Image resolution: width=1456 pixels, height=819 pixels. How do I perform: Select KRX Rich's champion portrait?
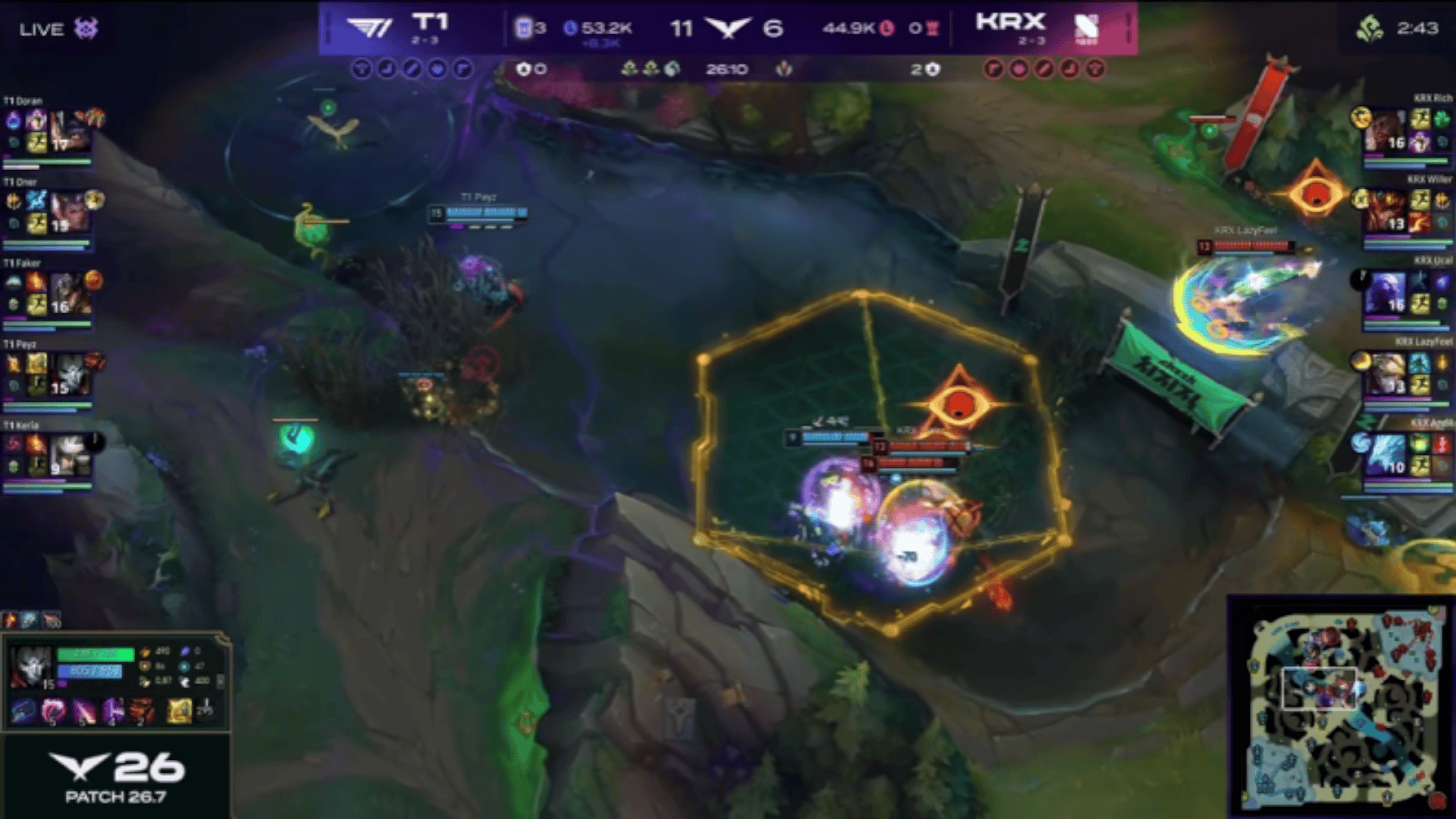(1386, 130)
